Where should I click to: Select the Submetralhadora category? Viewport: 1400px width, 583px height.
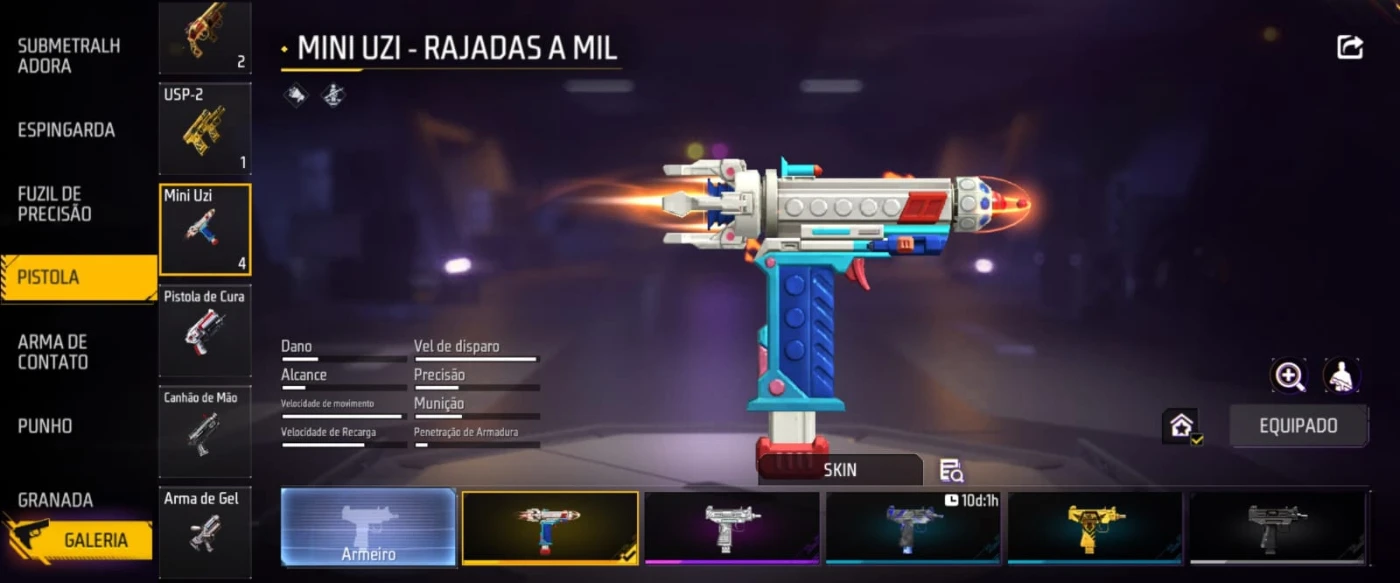click(x=69, y=56)
